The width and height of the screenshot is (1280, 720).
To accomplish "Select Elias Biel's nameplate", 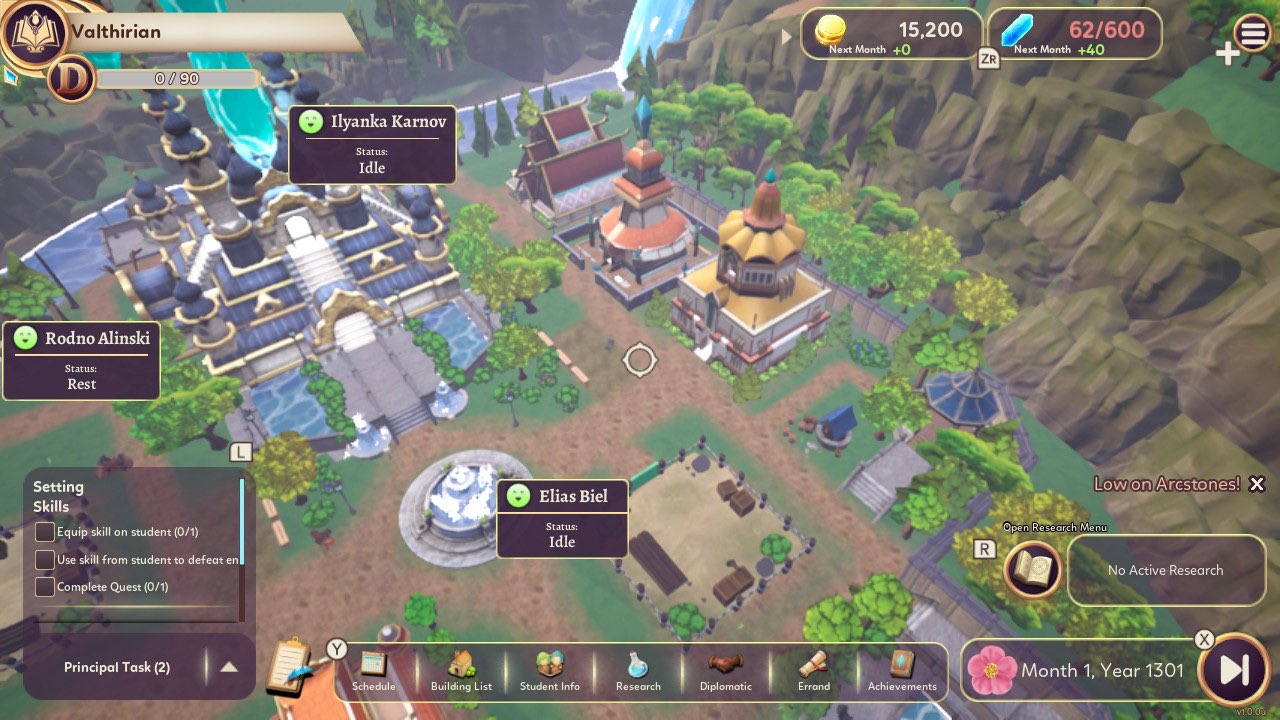I will (561, 520).
